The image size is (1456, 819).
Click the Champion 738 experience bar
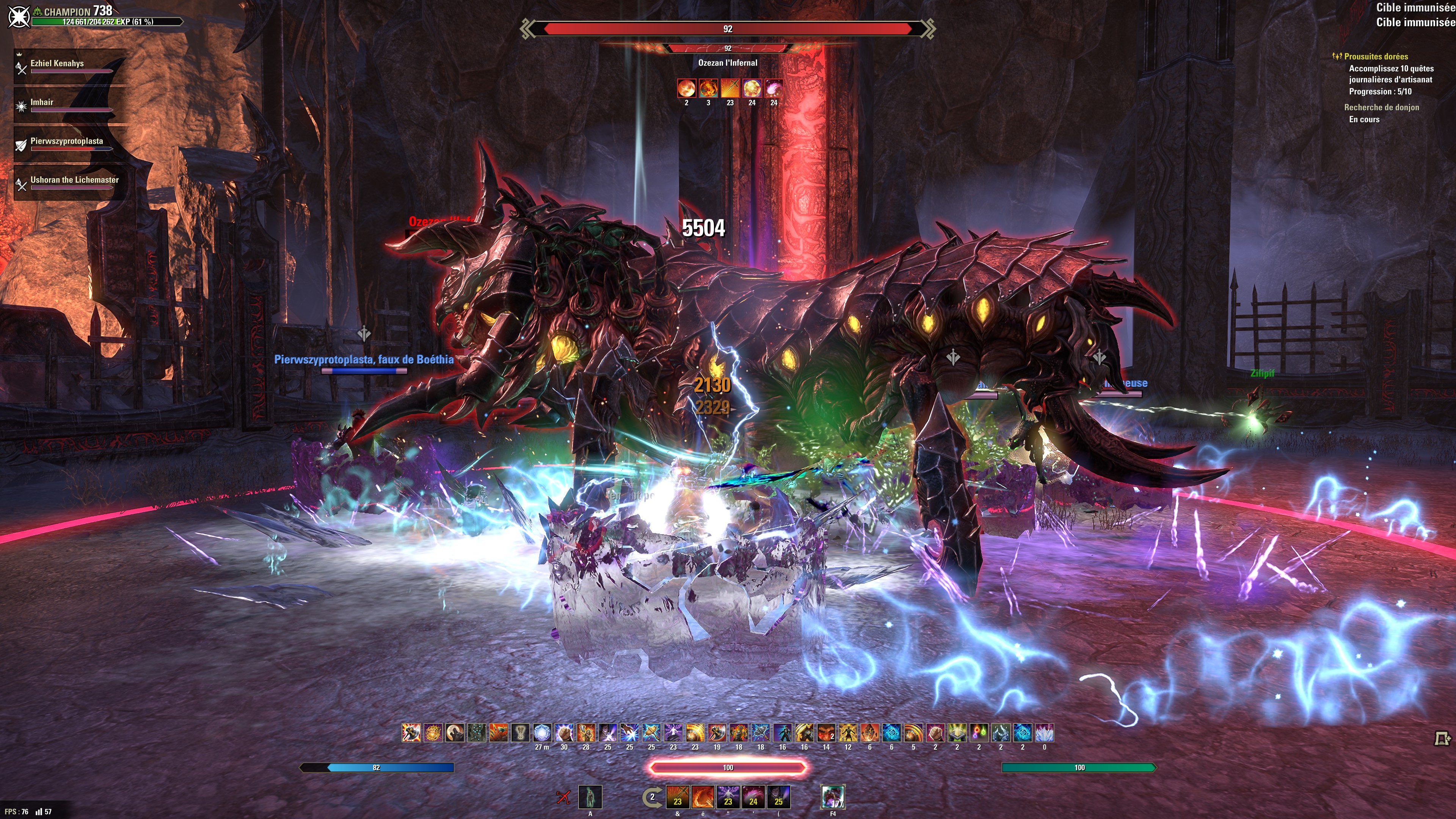coord(107,22)
